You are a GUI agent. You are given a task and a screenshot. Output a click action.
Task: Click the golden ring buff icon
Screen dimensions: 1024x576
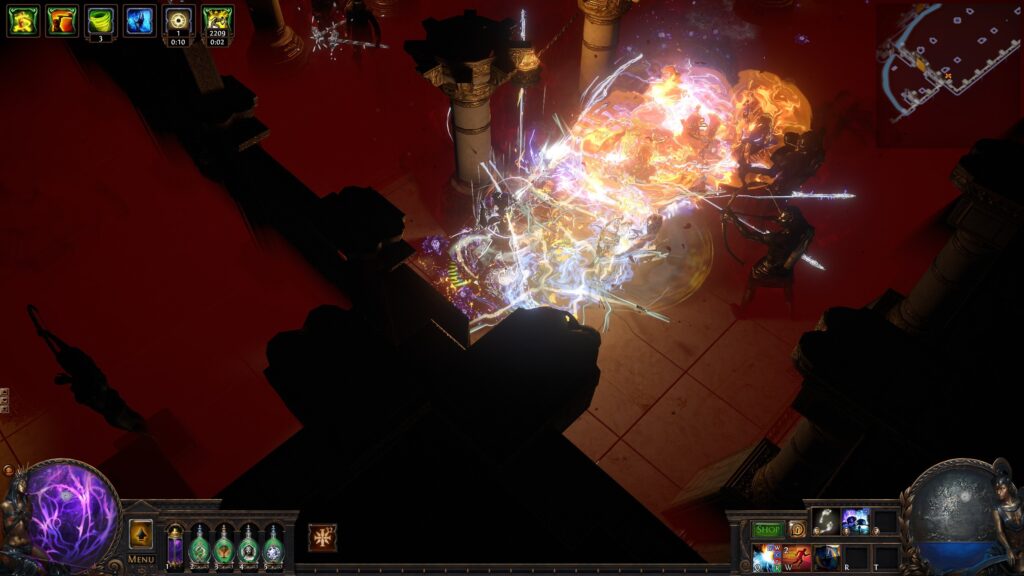[x=178, y=20]
